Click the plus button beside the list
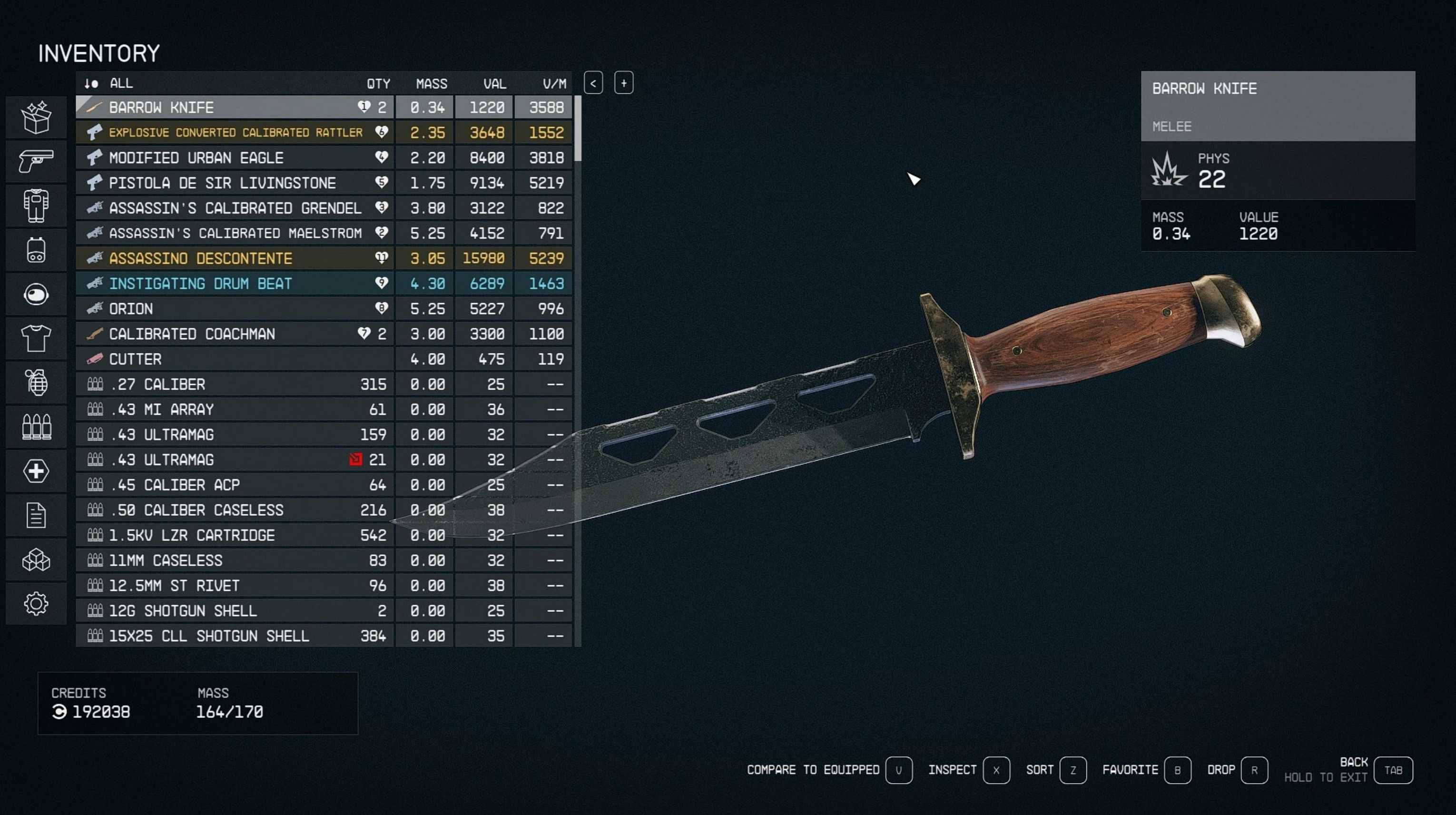This screenshot has width=1456, height=815. (x=623, y=83)
